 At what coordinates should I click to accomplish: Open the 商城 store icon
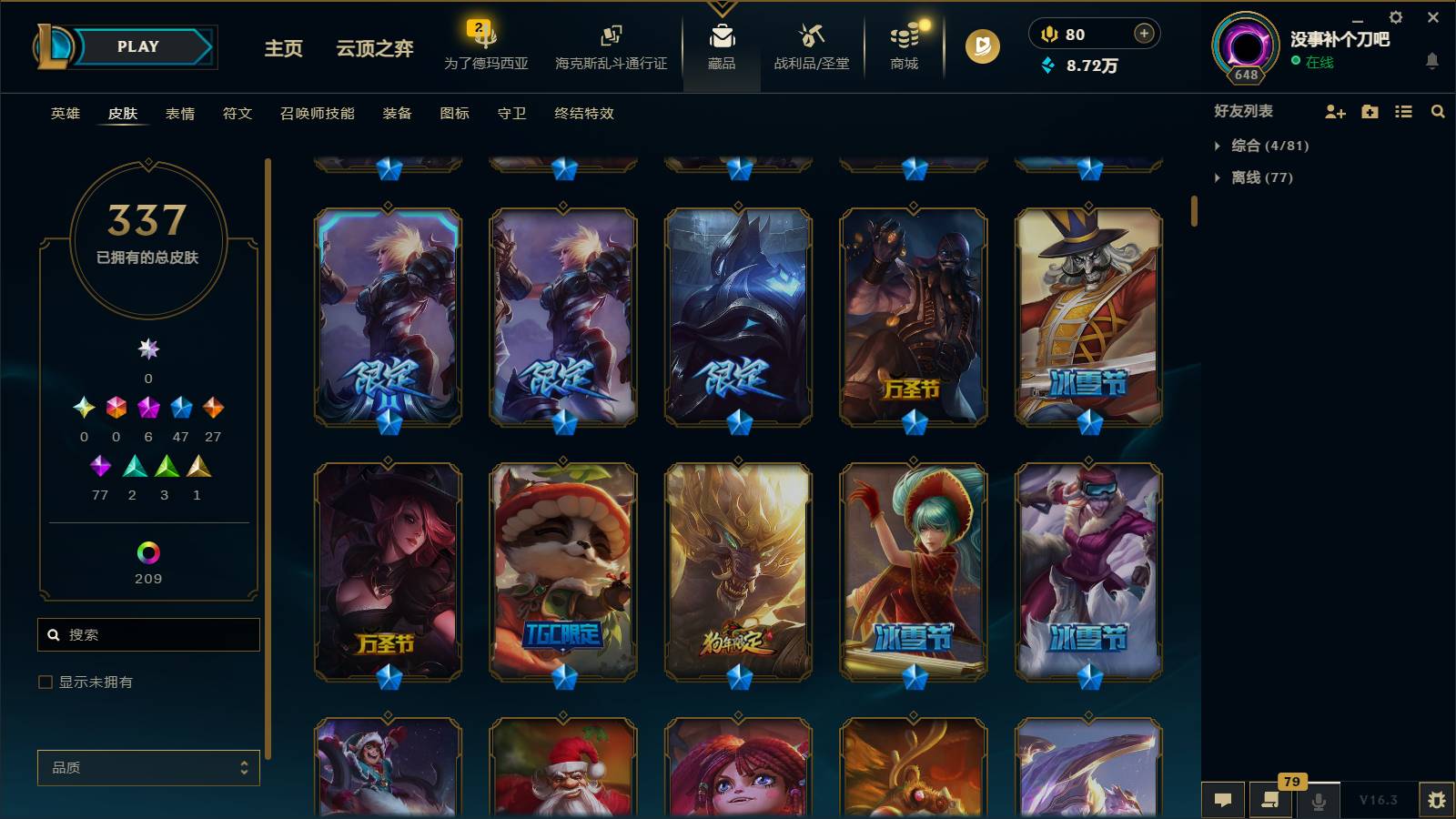click(x=902, y=45)
